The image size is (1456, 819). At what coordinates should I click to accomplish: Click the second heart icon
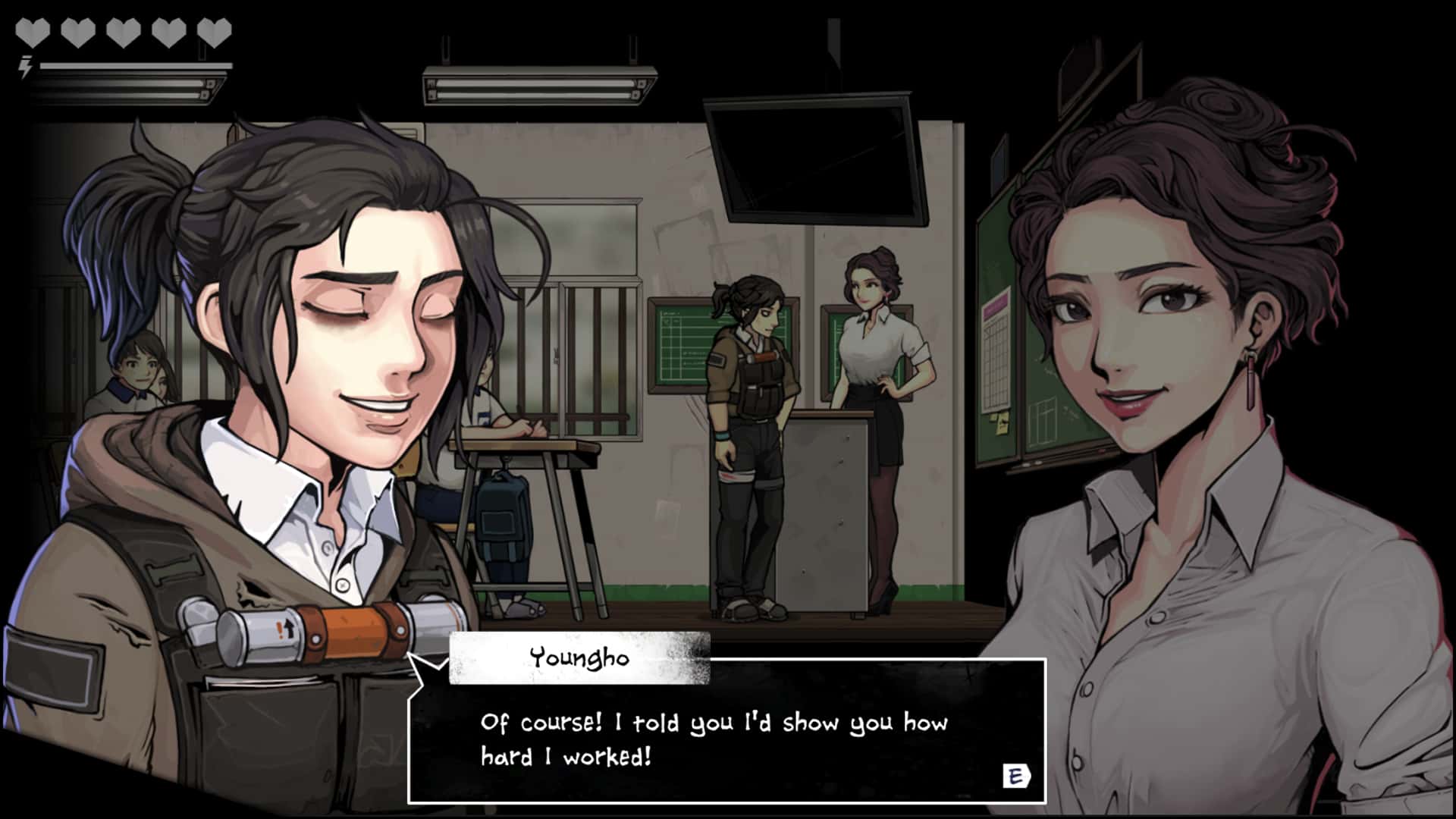[x=77, y=30]
